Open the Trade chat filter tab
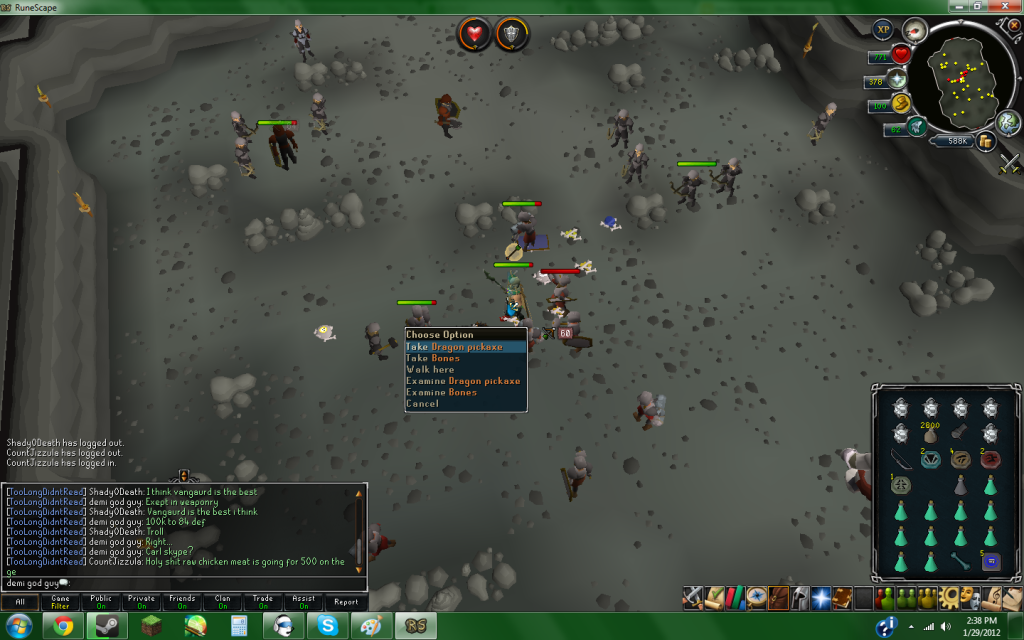This screenshot has width=1024, height=640. point(263,602)
